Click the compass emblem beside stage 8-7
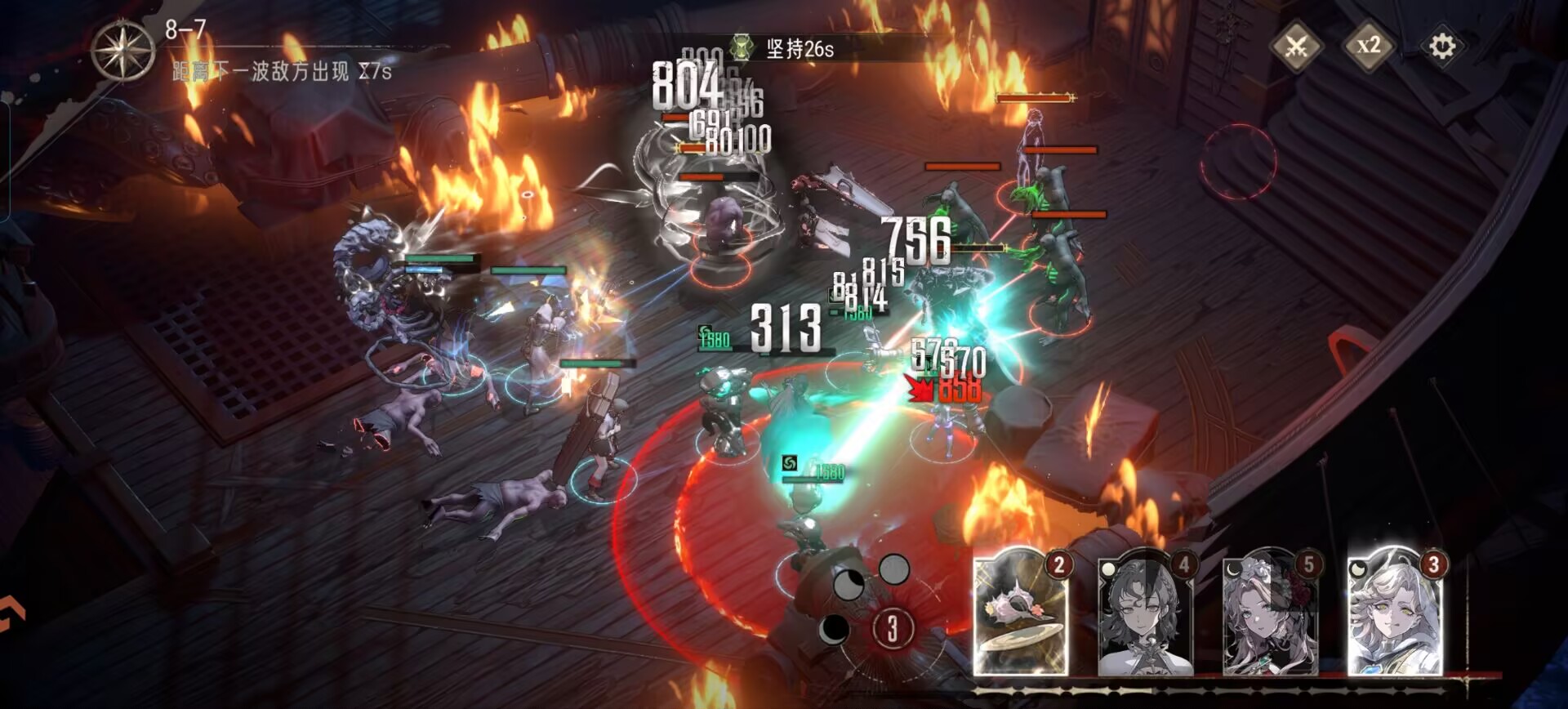The height and width of the screenshot is (709, 1568). [x=122, y=51]
